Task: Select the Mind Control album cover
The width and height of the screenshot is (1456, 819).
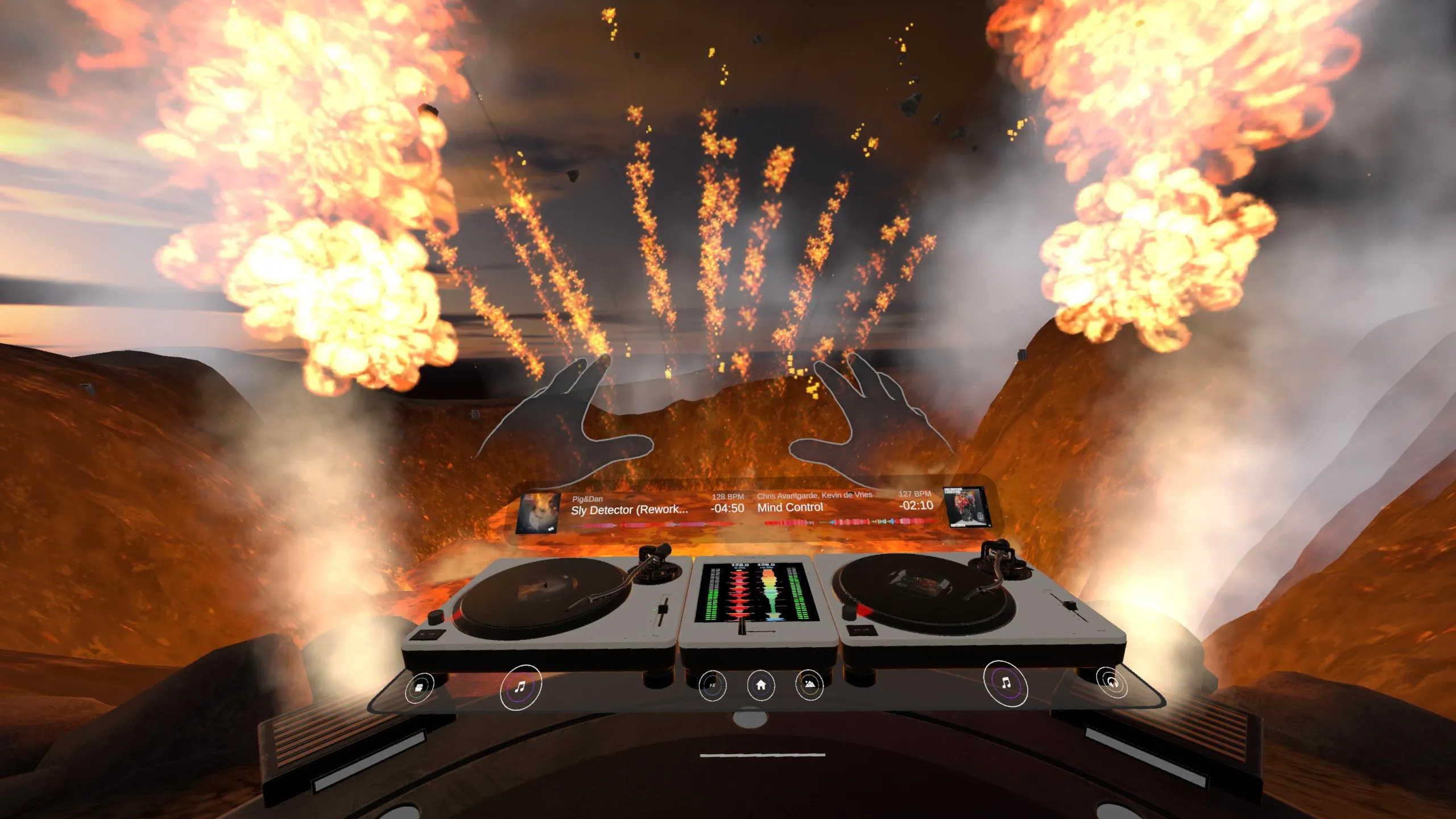Action: [965, 506]
